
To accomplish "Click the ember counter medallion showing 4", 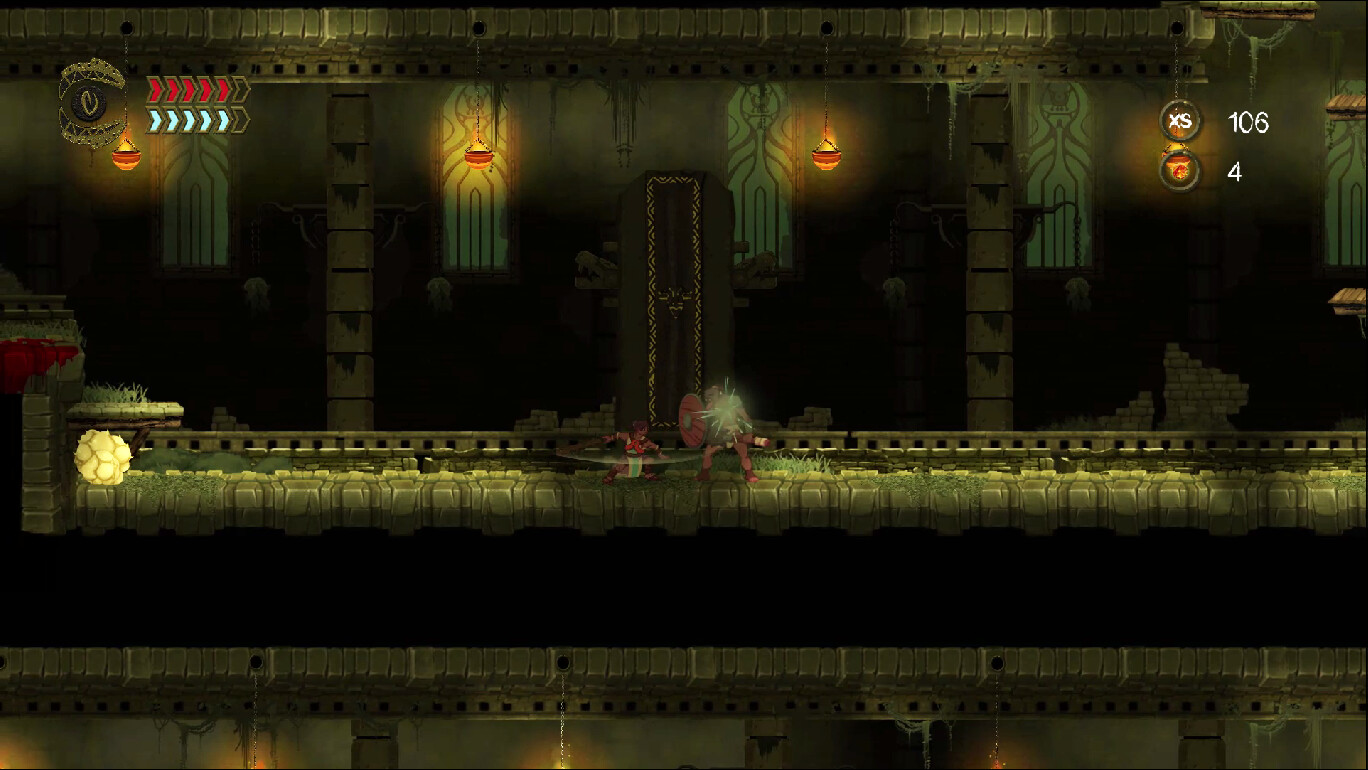I will [x=1180, y=168].
